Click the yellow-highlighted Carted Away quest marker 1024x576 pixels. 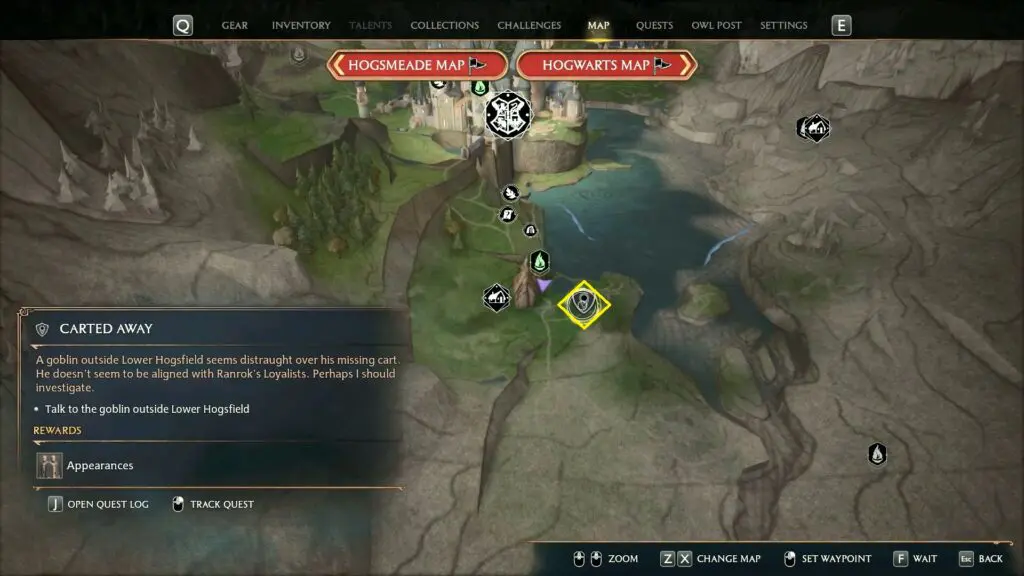(583, 304)
